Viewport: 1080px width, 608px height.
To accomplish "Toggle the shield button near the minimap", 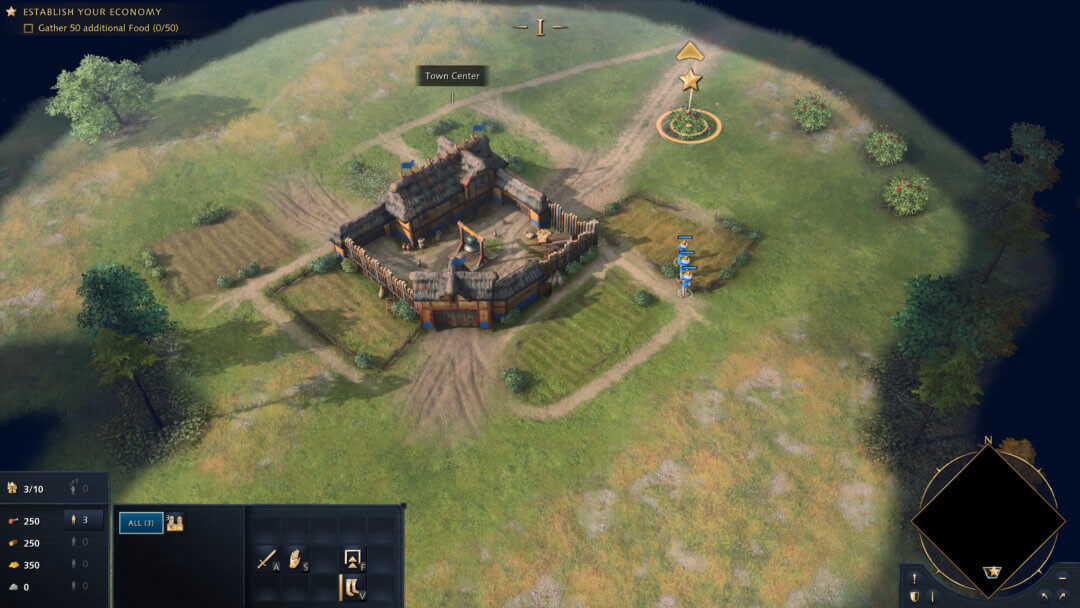I will (x=914, y=596).
